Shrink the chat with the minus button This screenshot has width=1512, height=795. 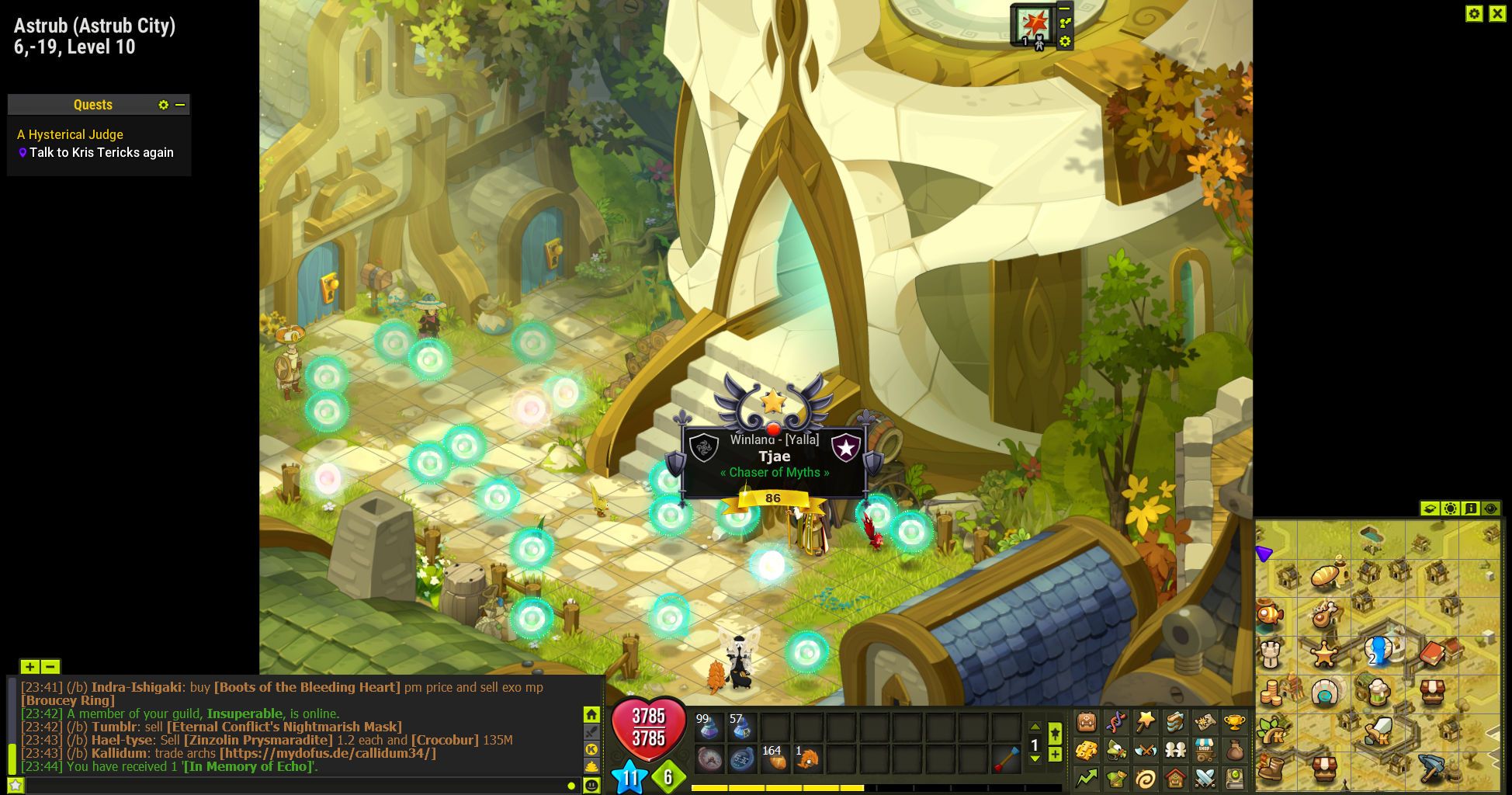pyautogui.click(x=50, y=666)
